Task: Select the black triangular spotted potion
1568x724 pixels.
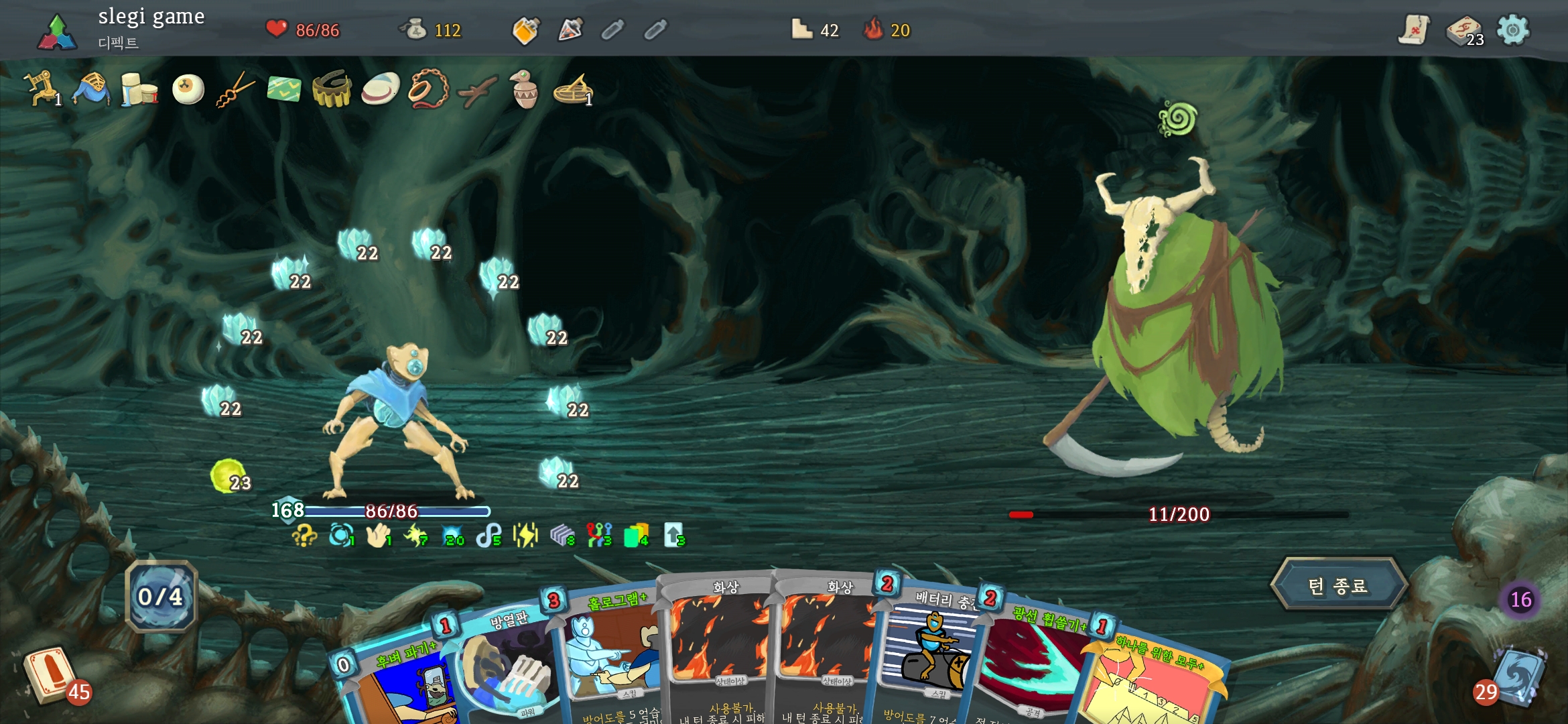Action: 570,30
